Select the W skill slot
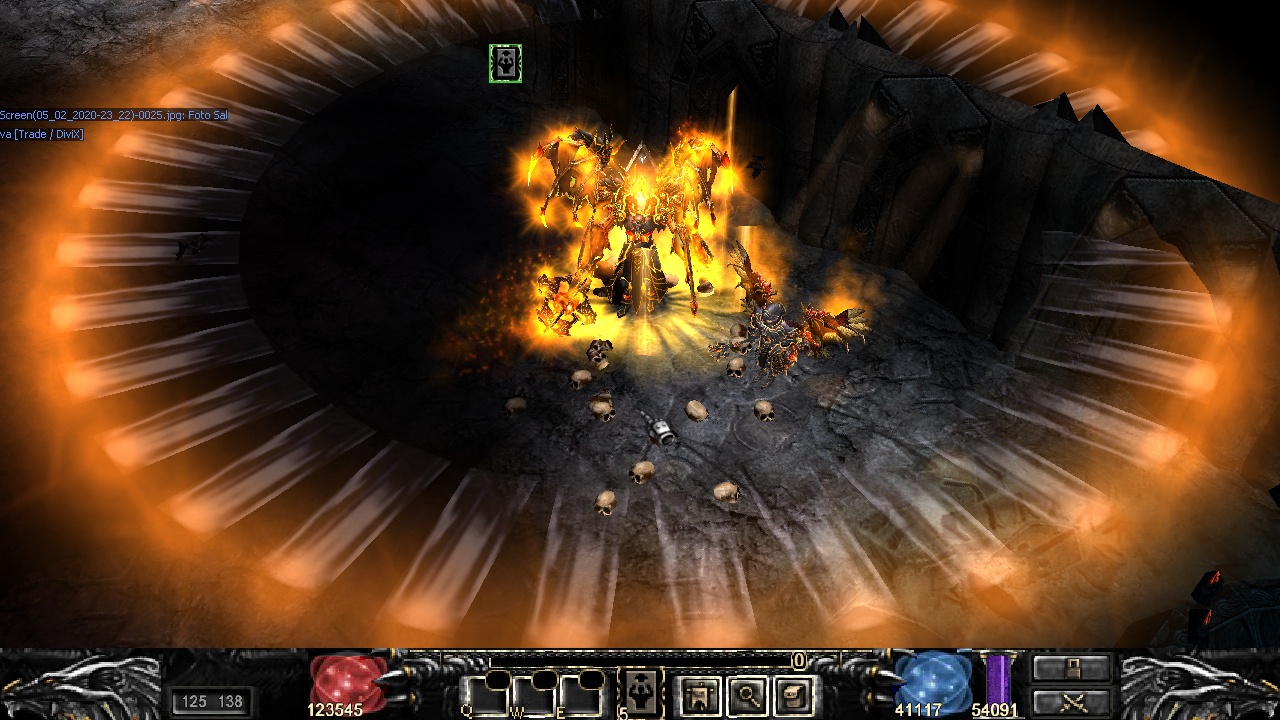This screenshot has height=720, width=1280. point(532,694)
